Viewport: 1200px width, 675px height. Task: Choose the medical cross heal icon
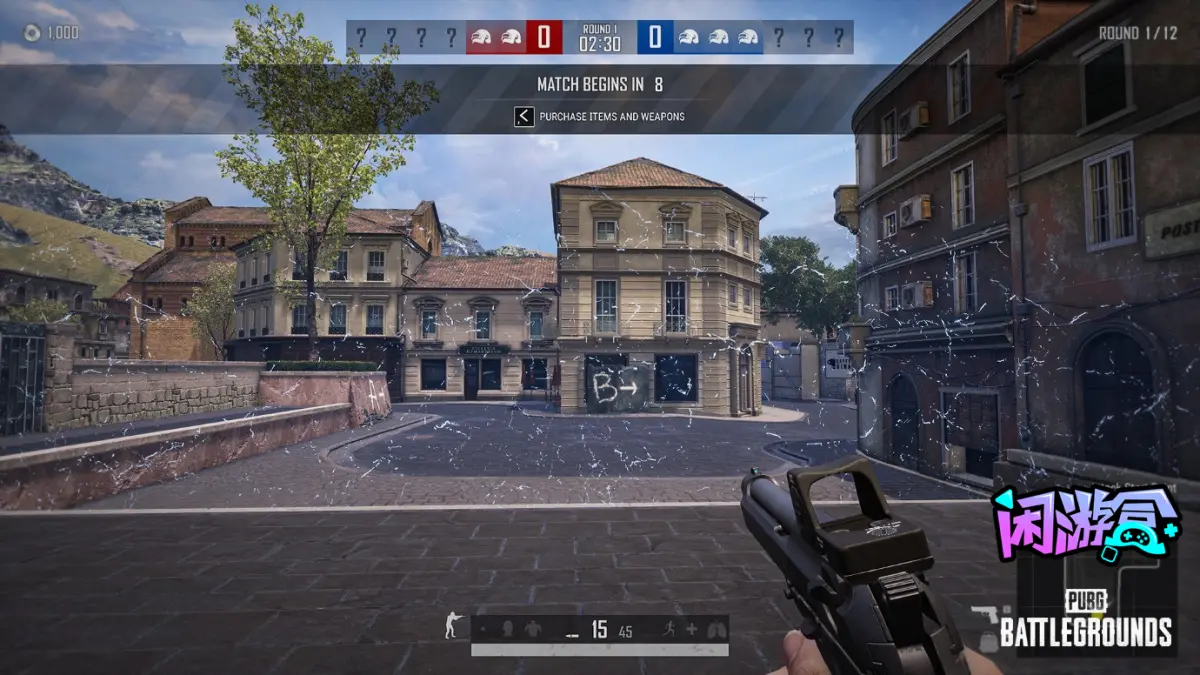pos(691,630)
